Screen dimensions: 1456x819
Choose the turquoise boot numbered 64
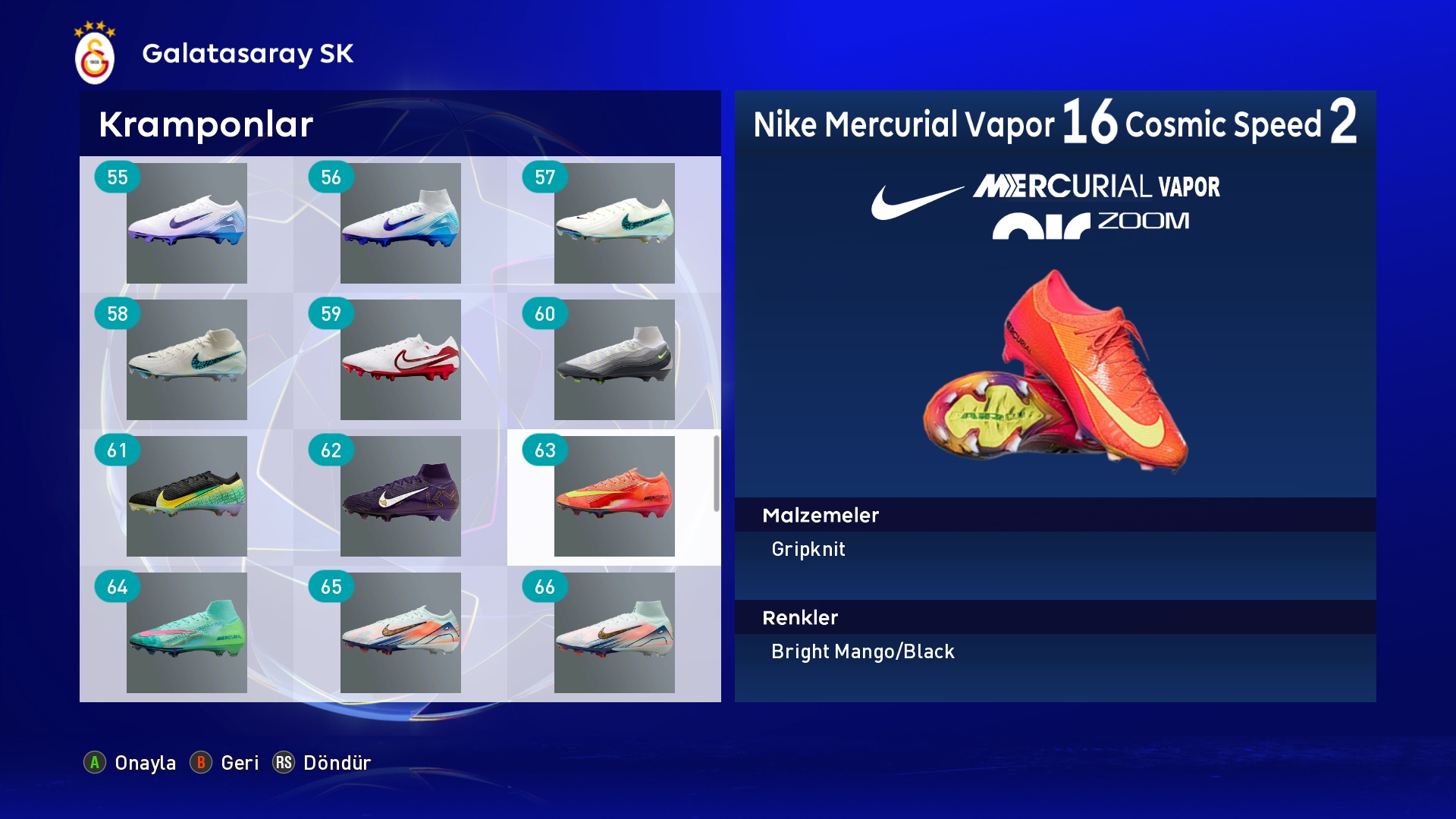(x=187, y=632)
